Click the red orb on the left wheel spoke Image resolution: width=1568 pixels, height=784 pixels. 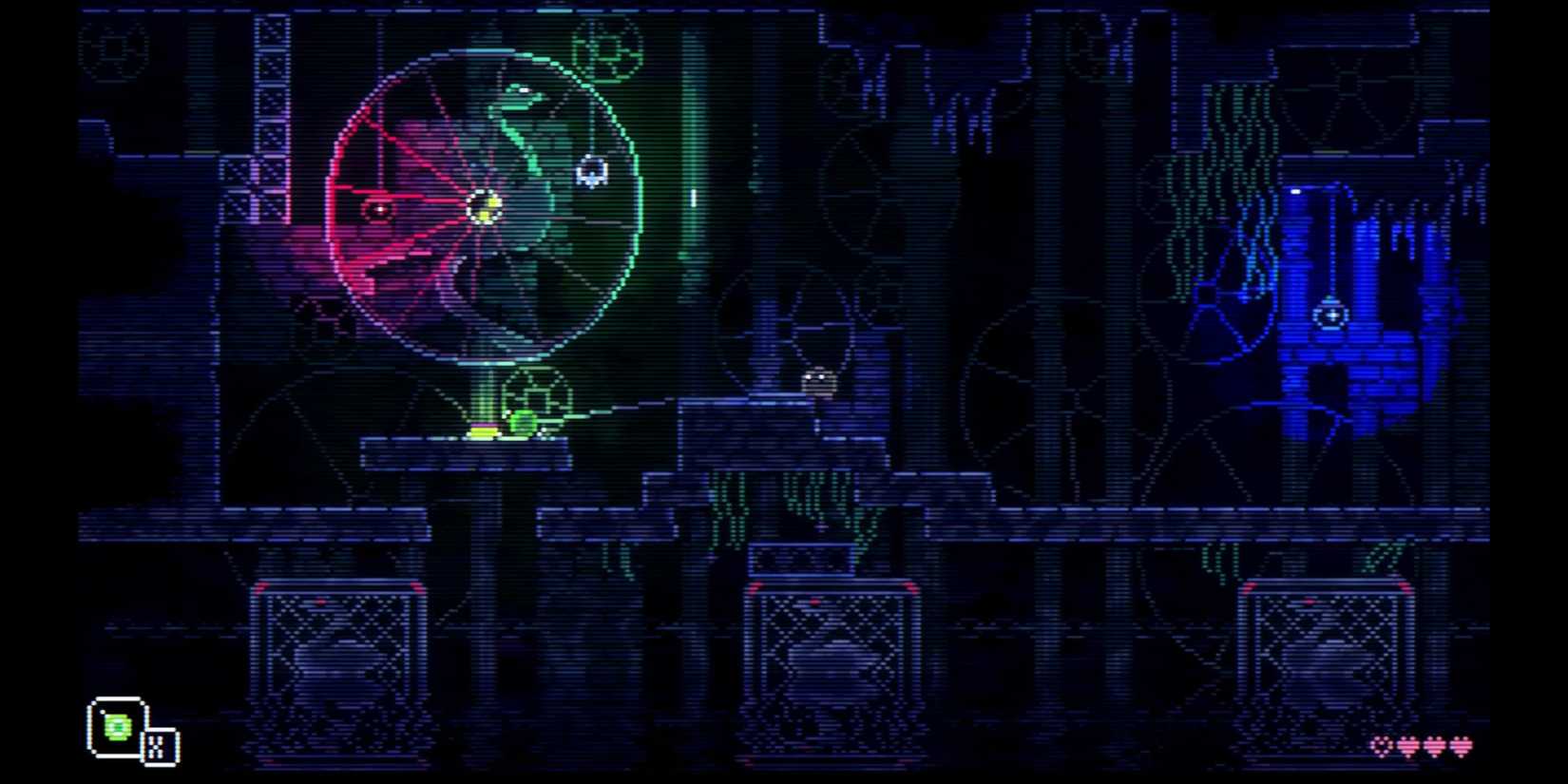[378, 211]
